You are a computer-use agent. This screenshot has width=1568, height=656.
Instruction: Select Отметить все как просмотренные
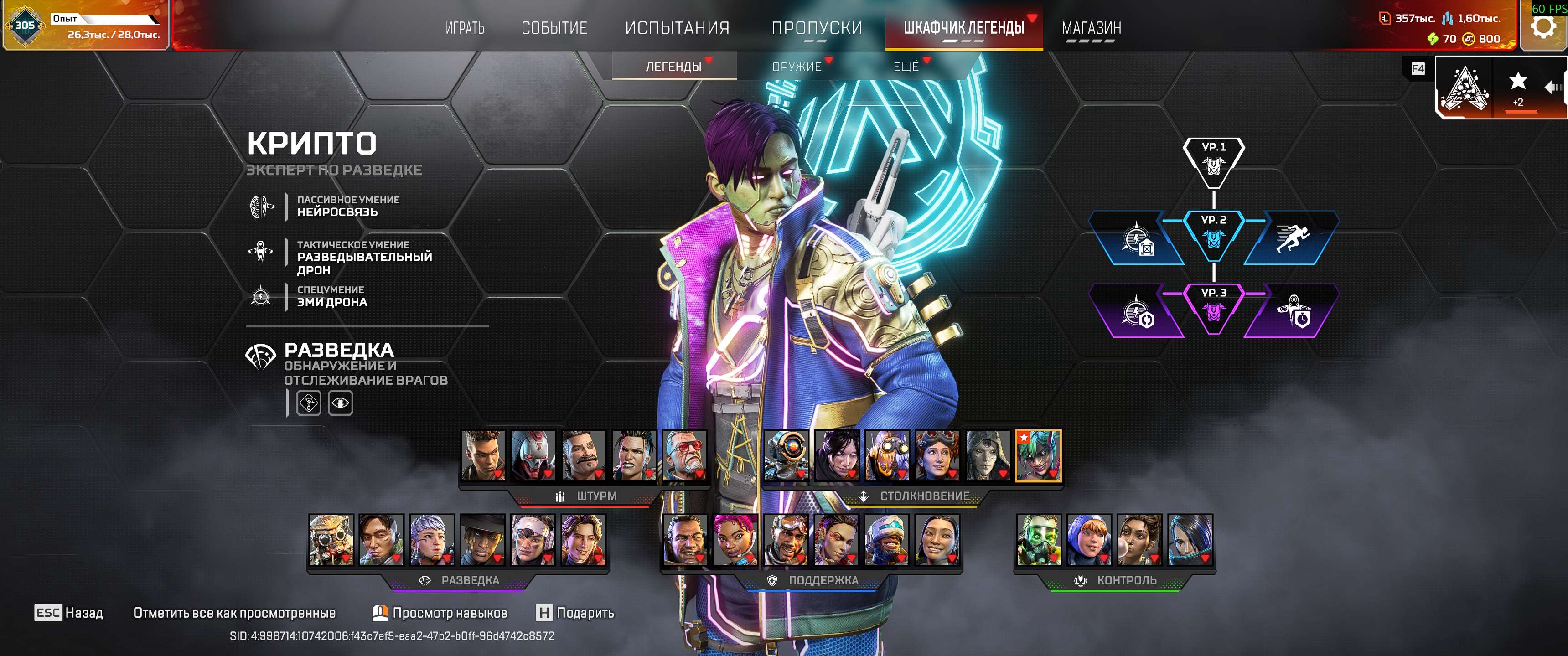coord(234,613)
